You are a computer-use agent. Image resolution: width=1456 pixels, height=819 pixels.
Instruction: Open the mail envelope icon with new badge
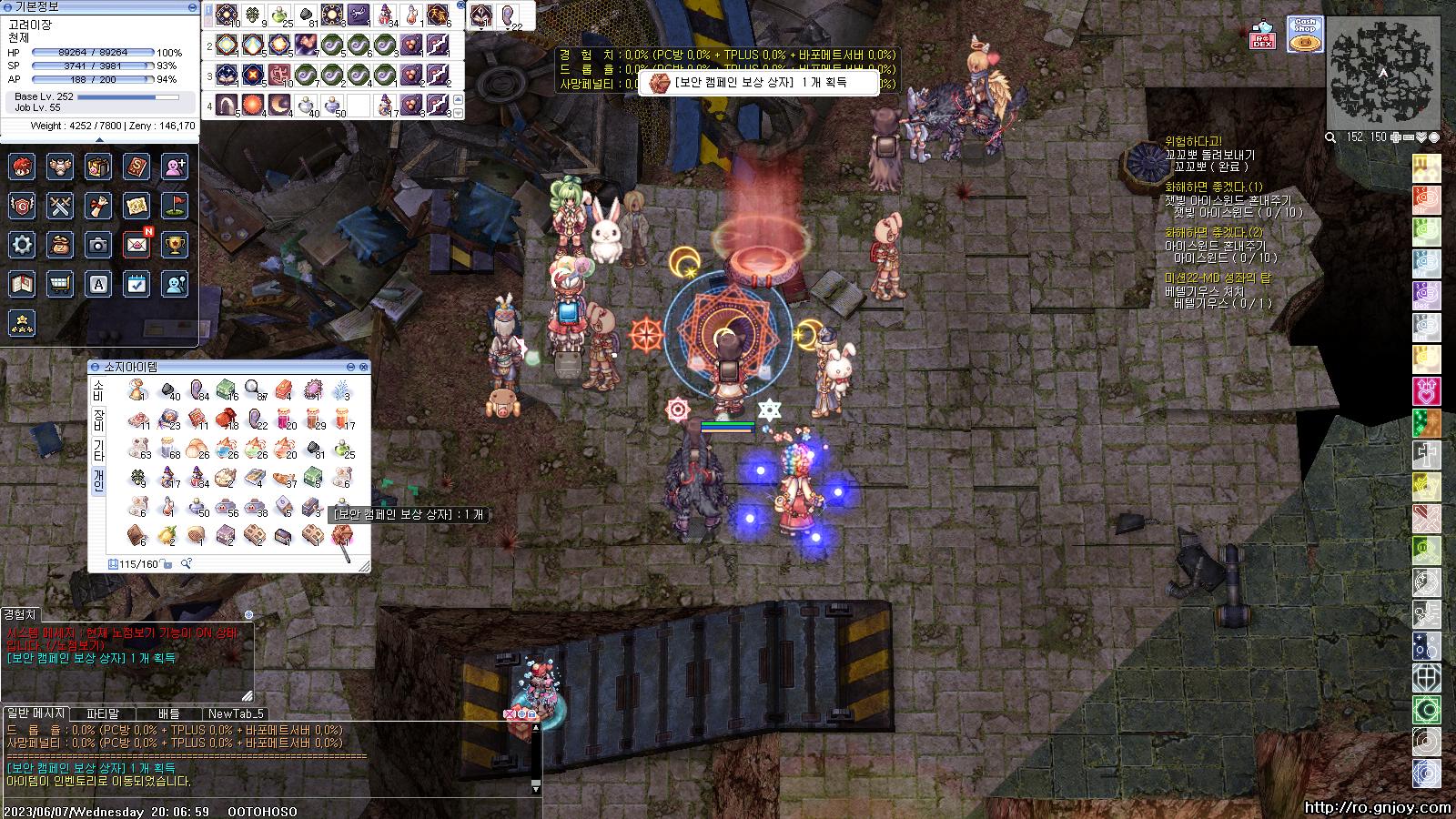(137, 245)
